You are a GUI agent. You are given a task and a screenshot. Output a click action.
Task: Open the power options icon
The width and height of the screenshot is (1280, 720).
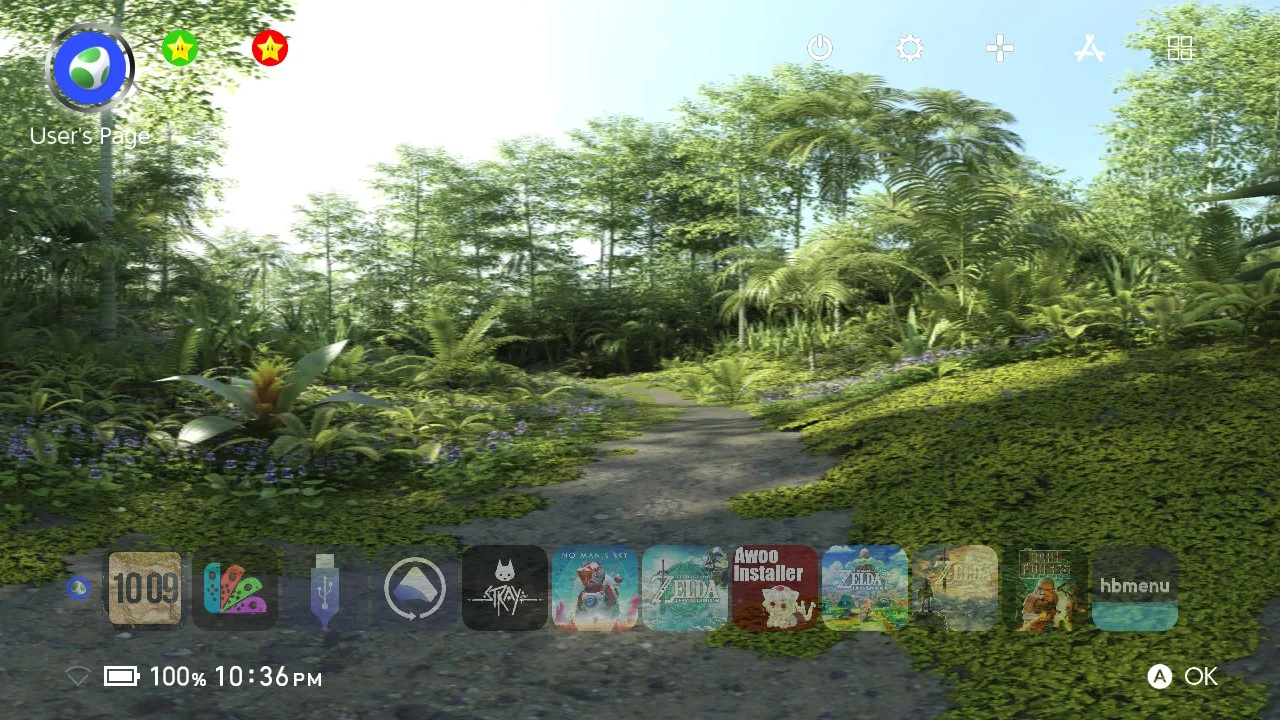(820, 48)
